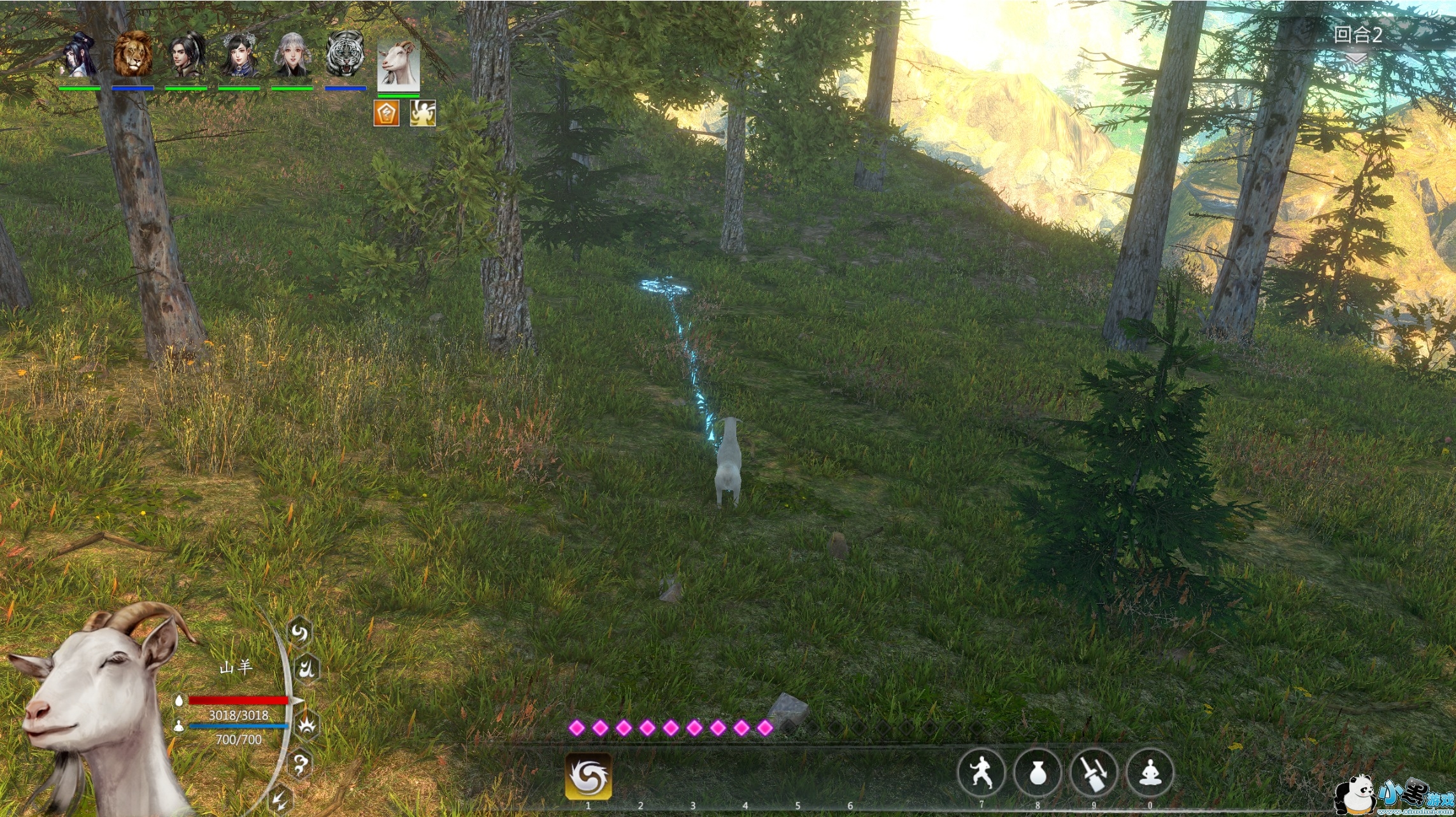The image size is (1456, 817).
Task: Click the woman with silver hair ornaments portrait
Action: pyautogui.click(x=239, y=55)
